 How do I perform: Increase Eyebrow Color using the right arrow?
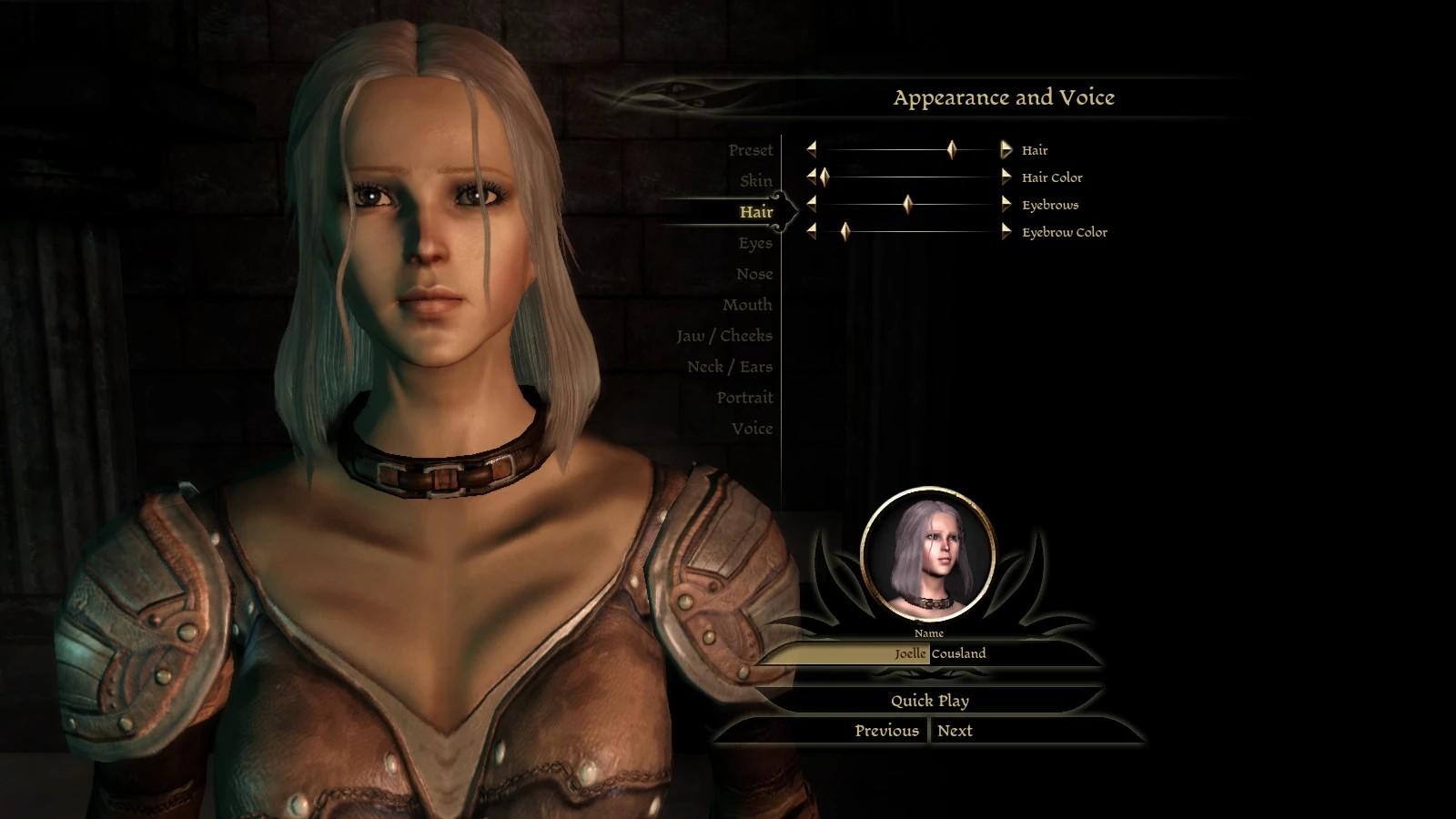(1006, 231)
